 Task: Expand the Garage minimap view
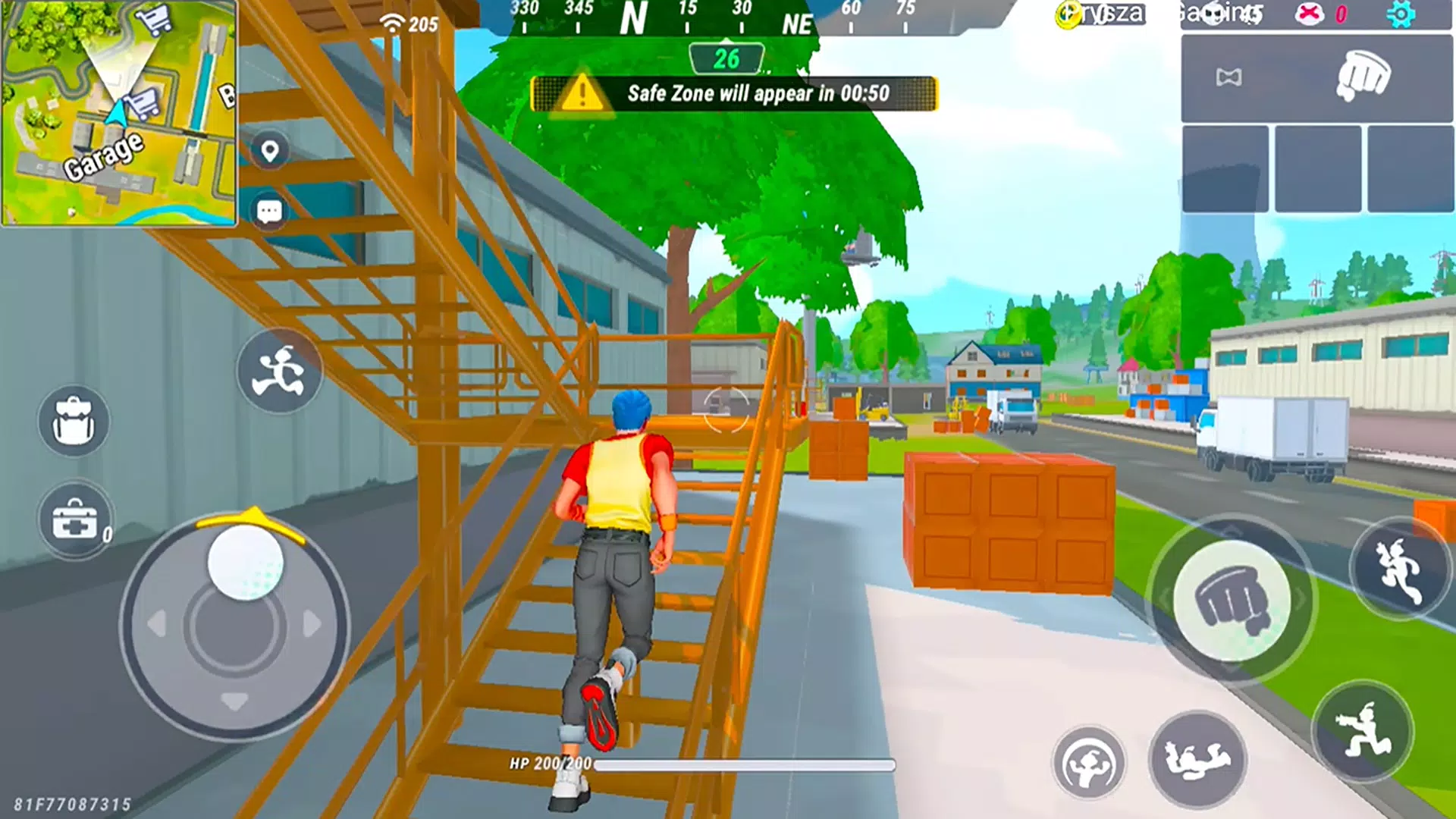(119, 114)
